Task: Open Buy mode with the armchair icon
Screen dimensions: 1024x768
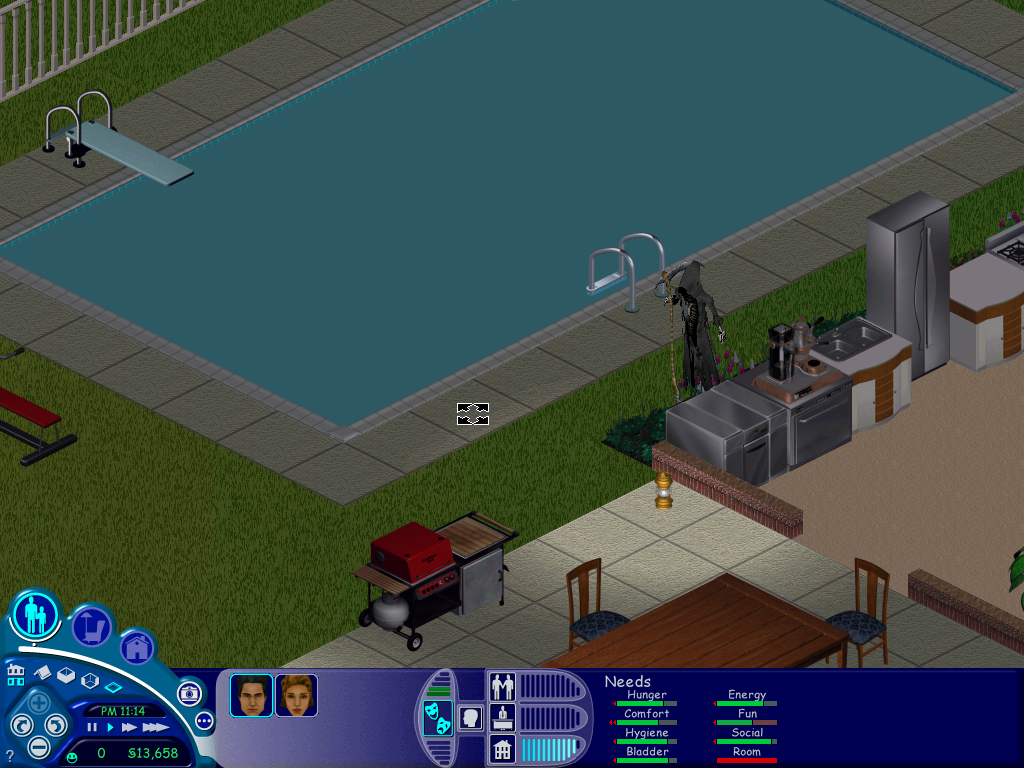Action: pos(91,627)
